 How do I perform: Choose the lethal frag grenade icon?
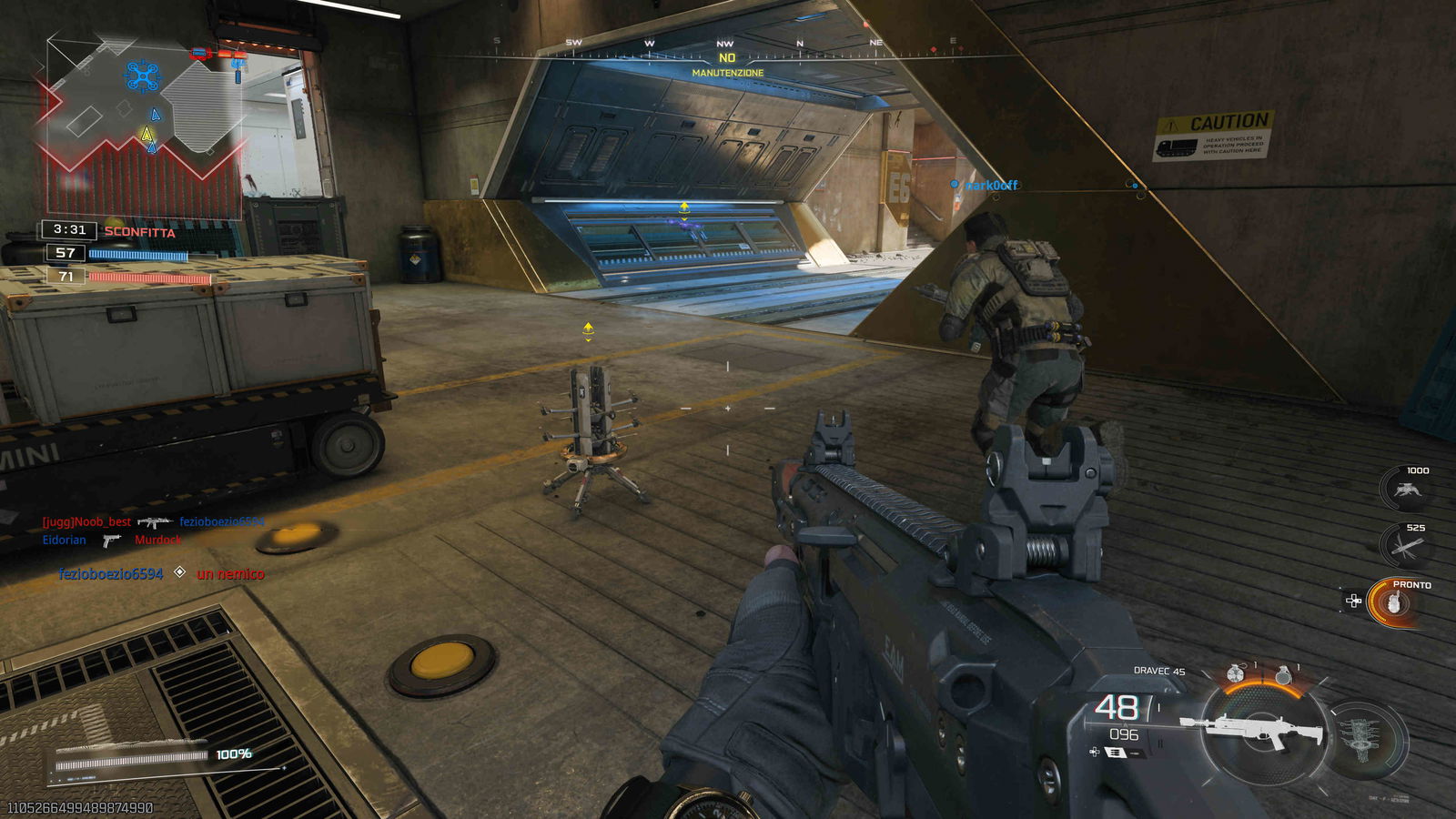point(1283,674)
